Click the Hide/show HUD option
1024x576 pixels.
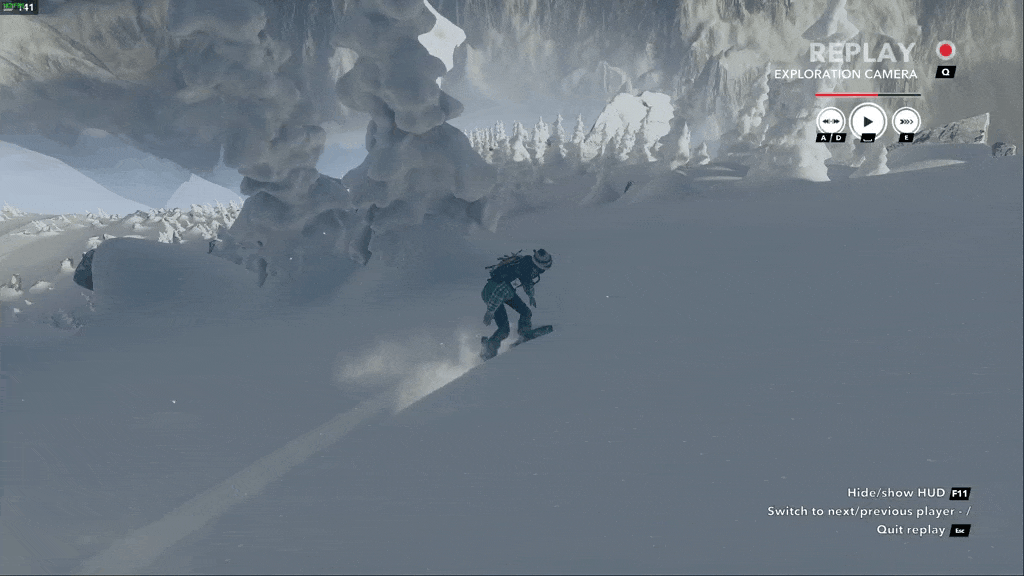tap(896, 493)
